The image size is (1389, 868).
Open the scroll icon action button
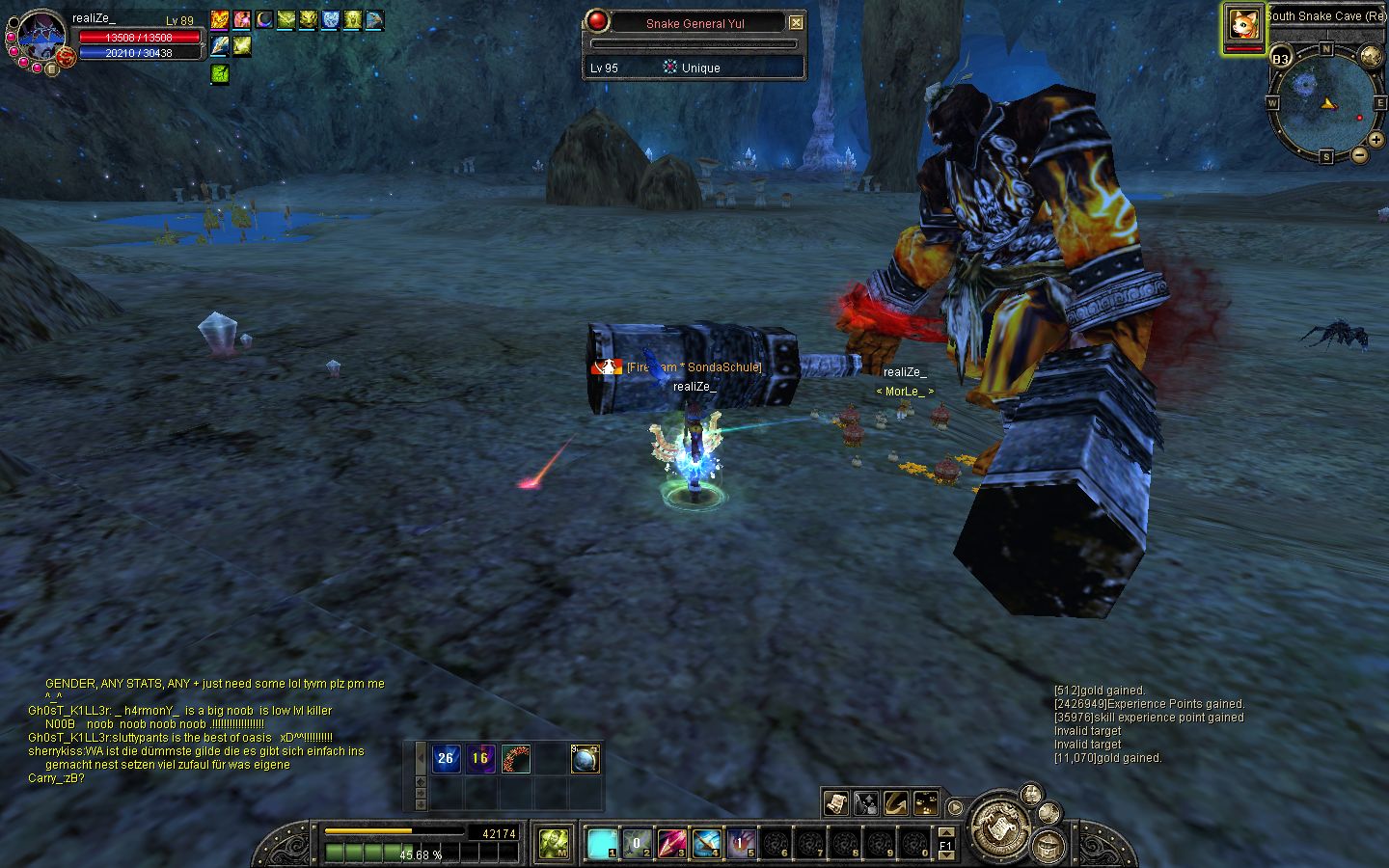click(835, 802)
